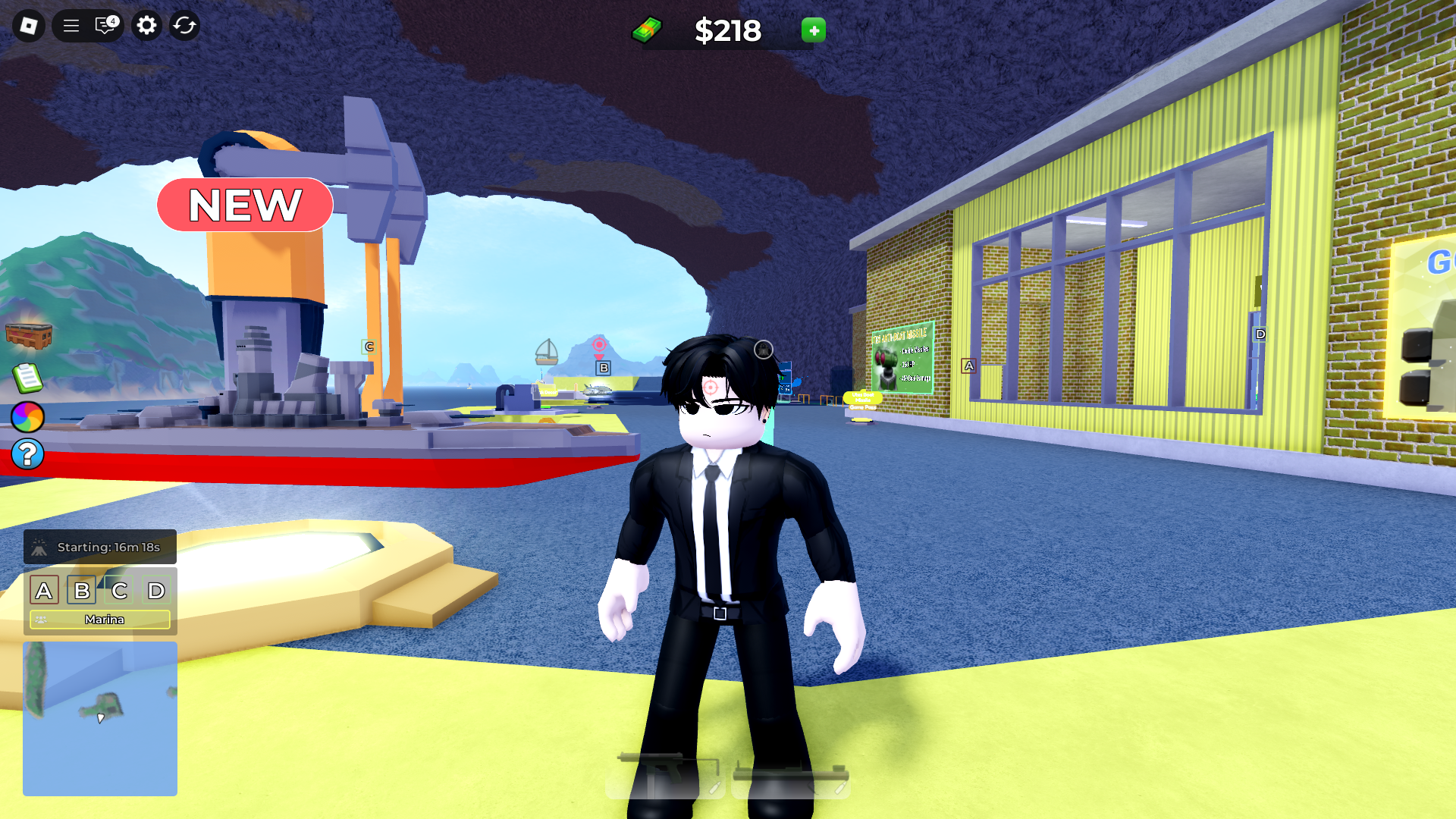Open the rainbow color wheel picker
Image resolution: width=1456 pixels, height=819 pixels.
[27, 417]
